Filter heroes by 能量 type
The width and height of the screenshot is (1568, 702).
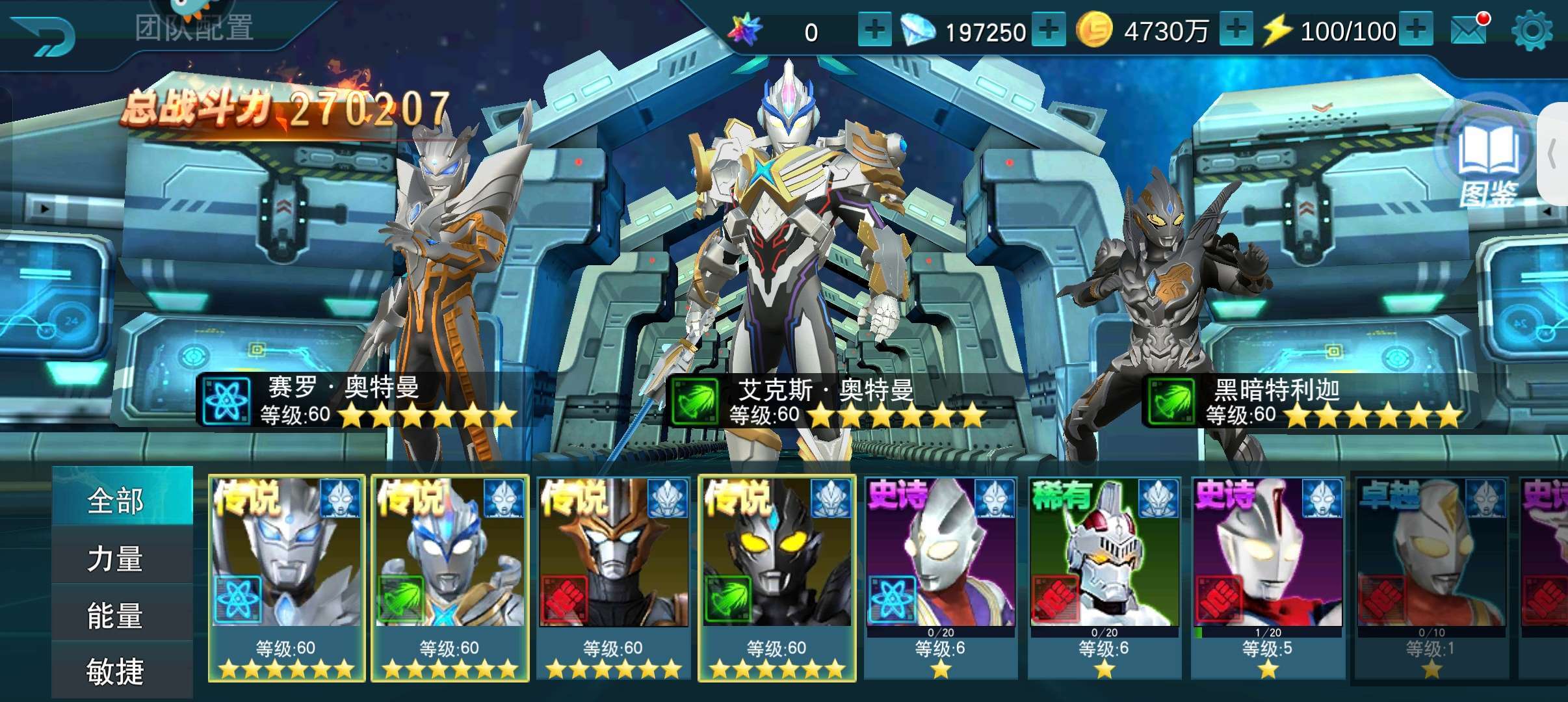[116, 615]
